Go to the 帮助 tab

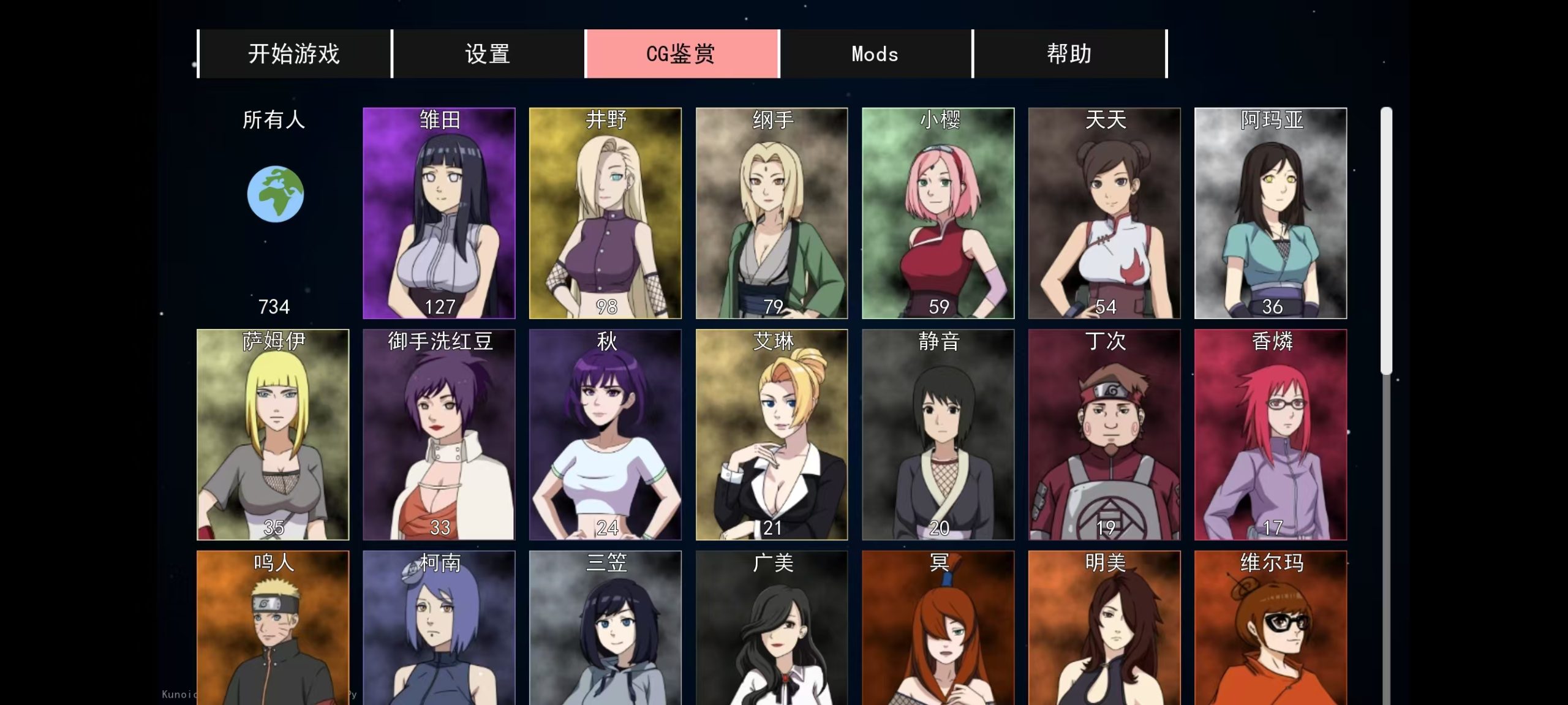[x=1069, y=54]
